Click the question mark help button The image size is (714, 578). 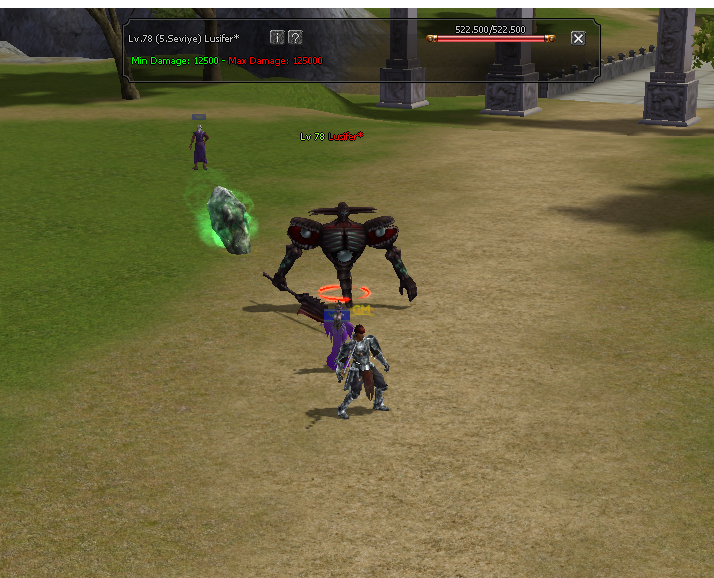point(295,37)
